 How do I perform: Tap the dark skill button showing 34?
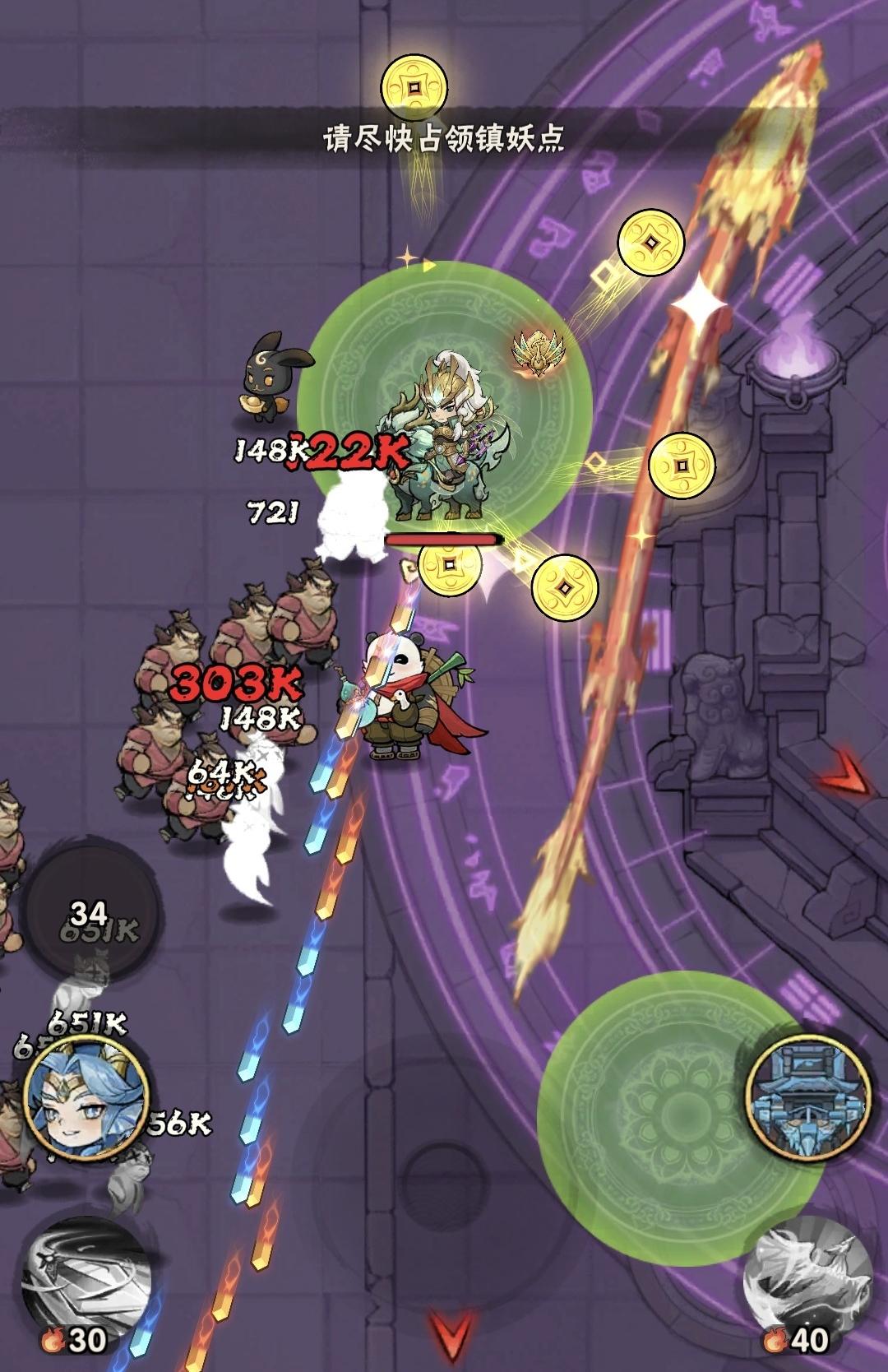[x=90, y=915]
